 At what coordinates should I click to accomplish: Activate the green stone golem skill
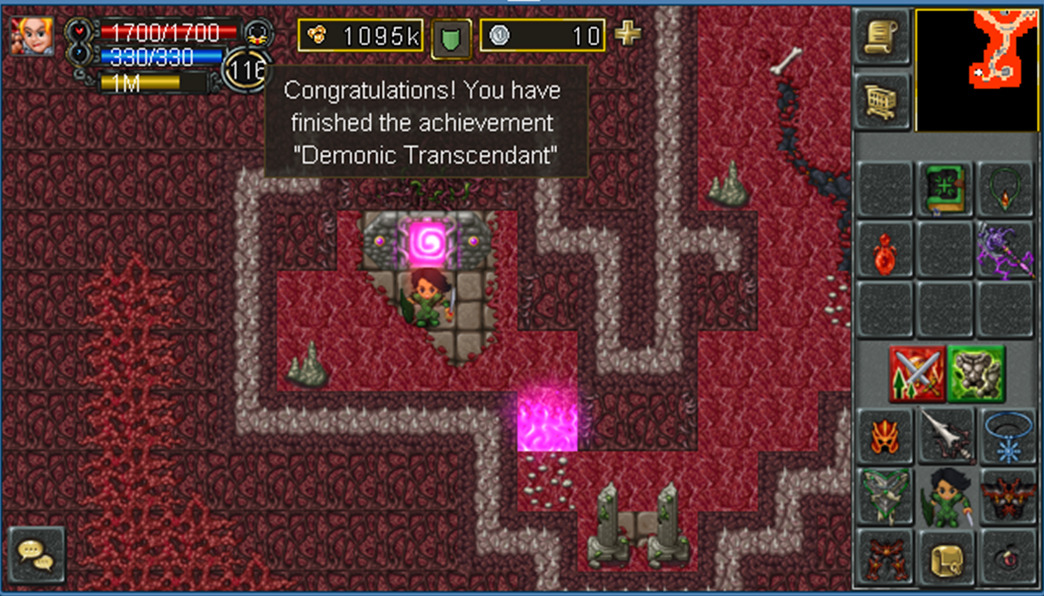click(x=976, y=373)
